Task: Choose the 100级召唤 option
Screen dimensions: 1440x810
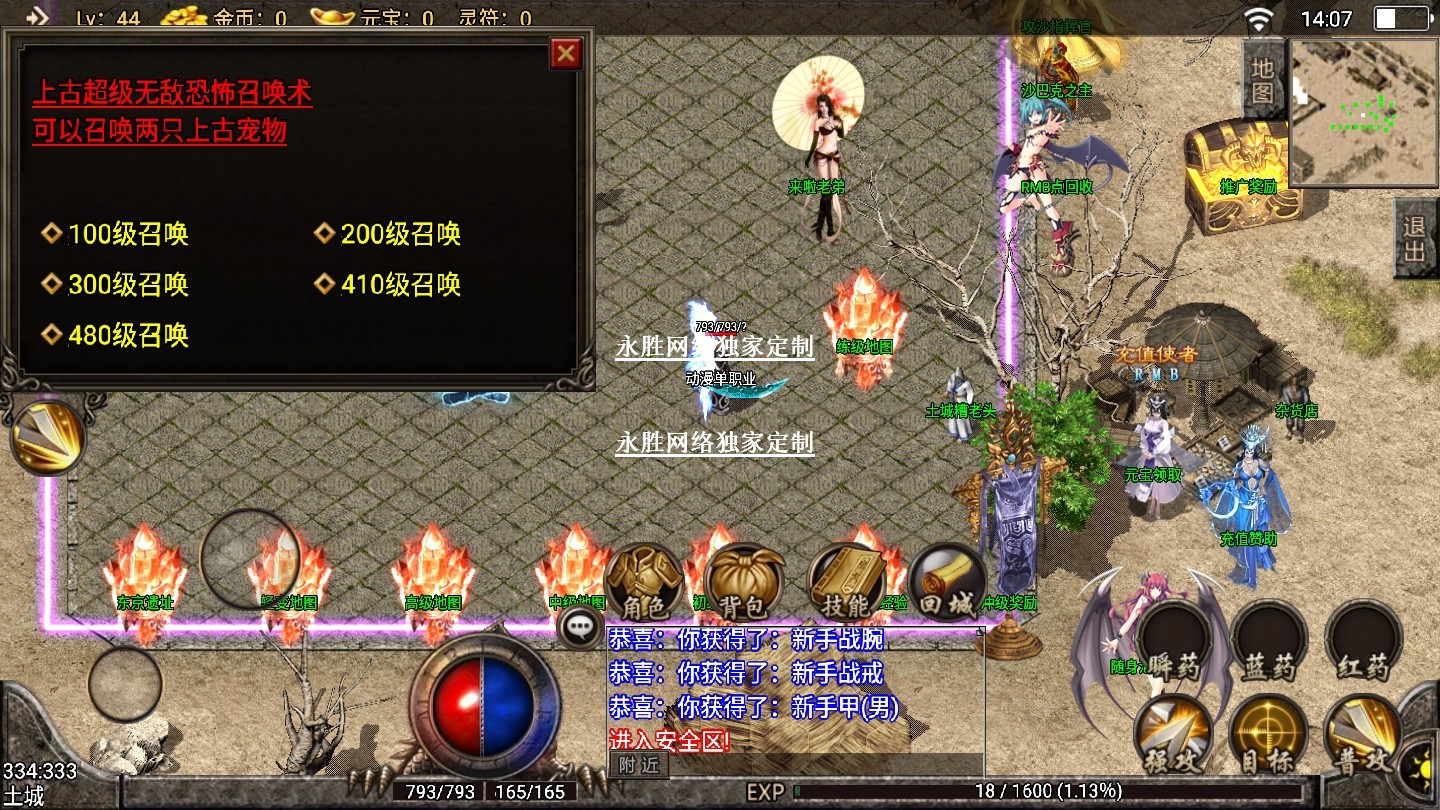Action: (x=128, y=235)
